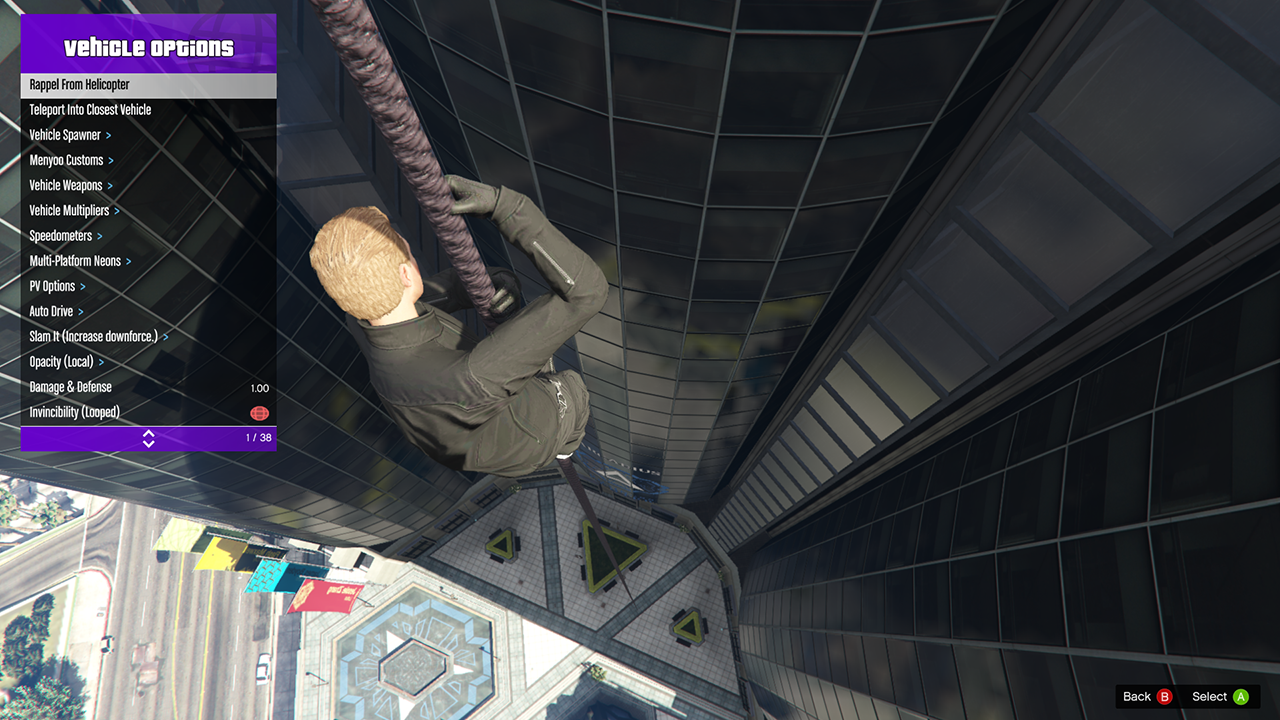Open Menyoo Customs submenu
The width and height of the screenshot is (1280, 720).
click(x=148, y=160)
